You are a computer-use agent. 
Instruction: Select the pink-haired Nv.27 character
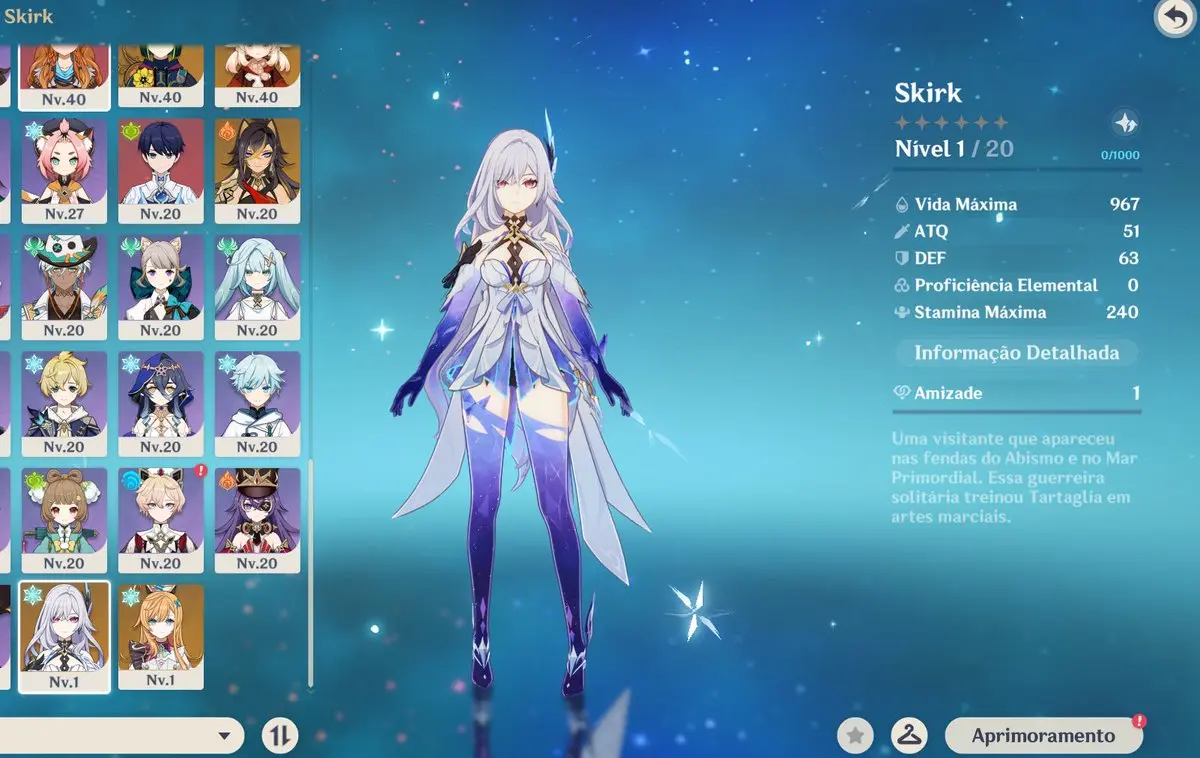click(64, 170)
